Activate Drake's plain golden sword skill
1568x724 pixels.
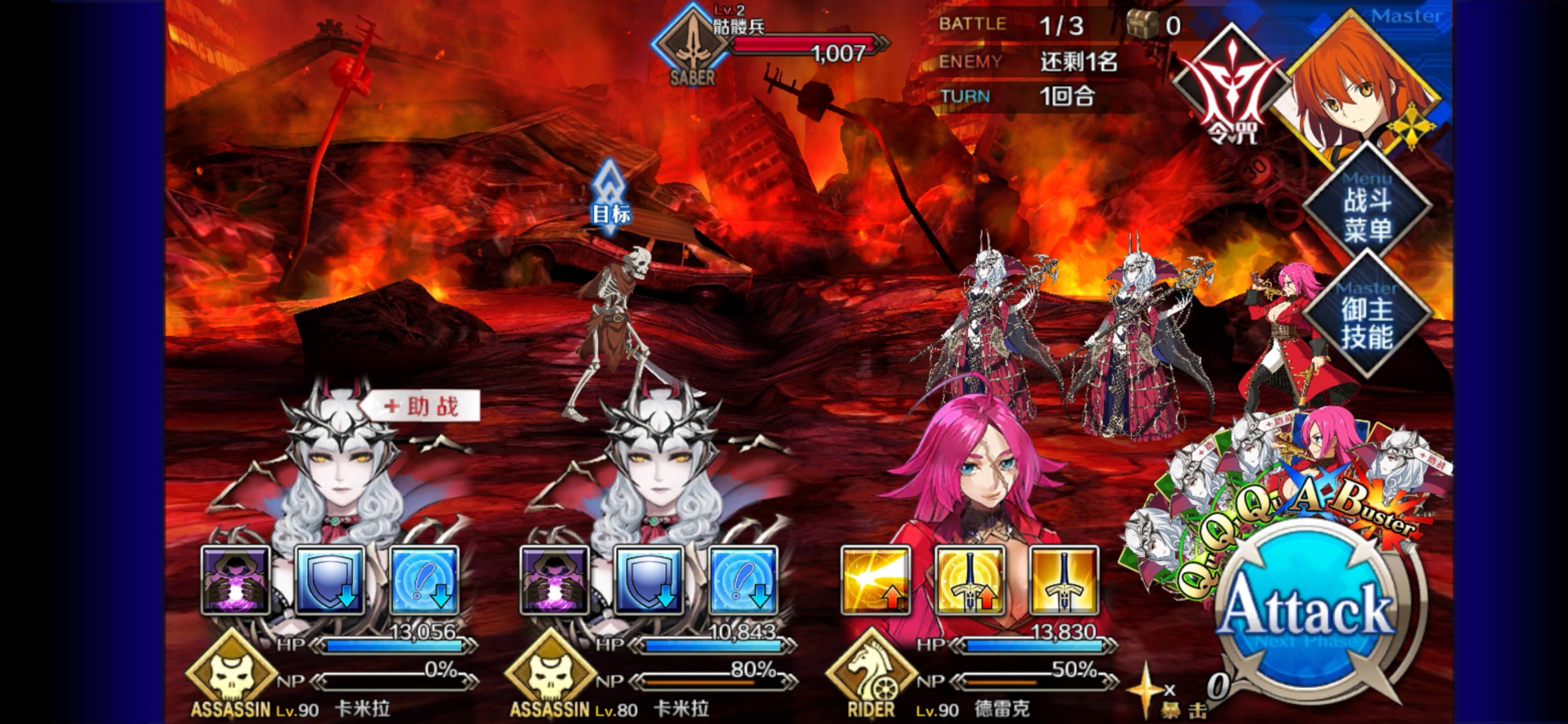coord(1064,580)
